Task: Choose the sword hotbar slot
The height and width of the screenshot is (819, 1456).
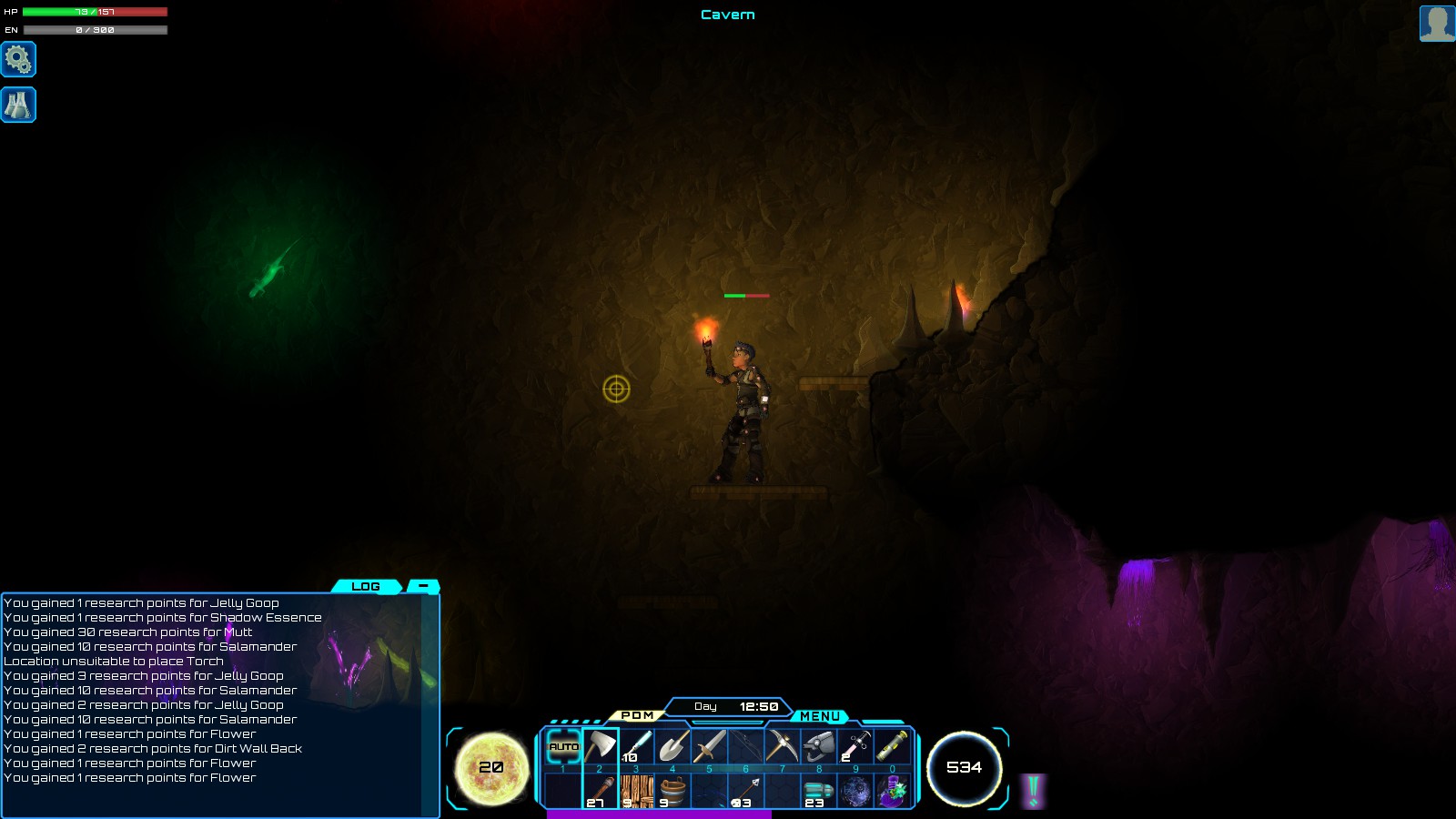Action: 709,747
